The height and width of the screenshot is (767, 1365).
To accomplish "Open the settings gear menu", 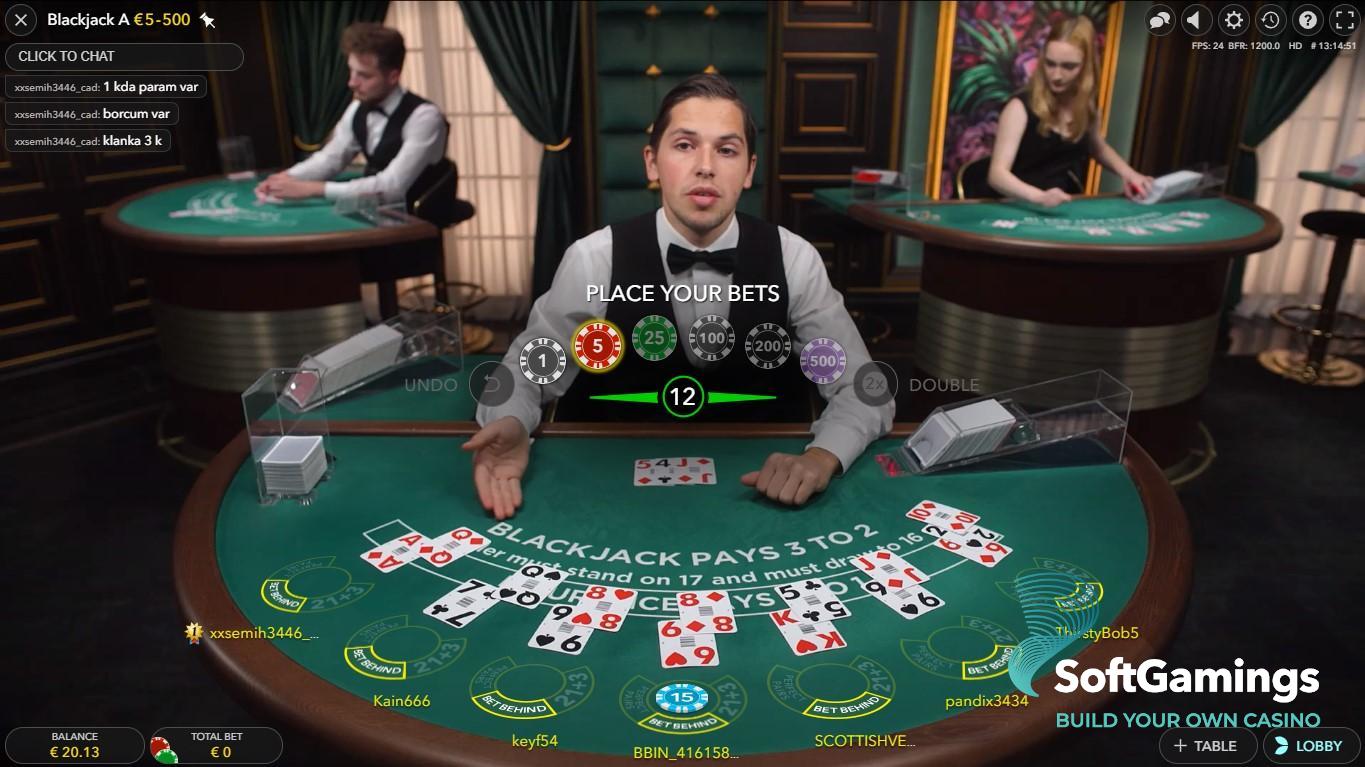I will point(1234,20).
